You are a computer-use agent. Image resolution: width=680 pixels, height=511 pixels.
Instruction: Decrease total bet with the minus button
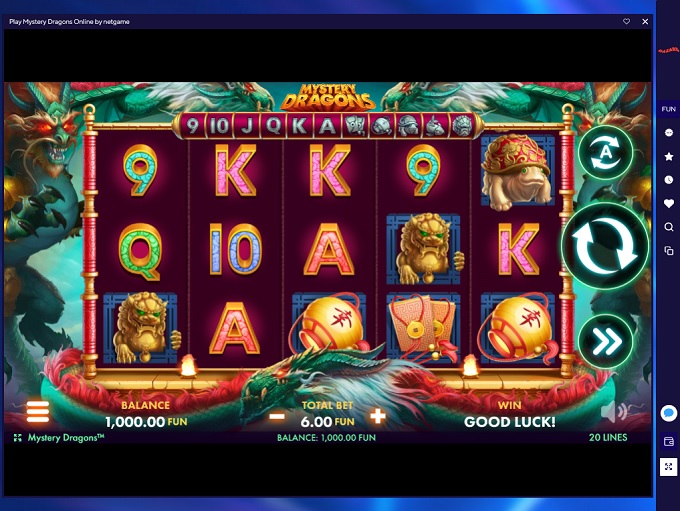(x=277, y=416)
